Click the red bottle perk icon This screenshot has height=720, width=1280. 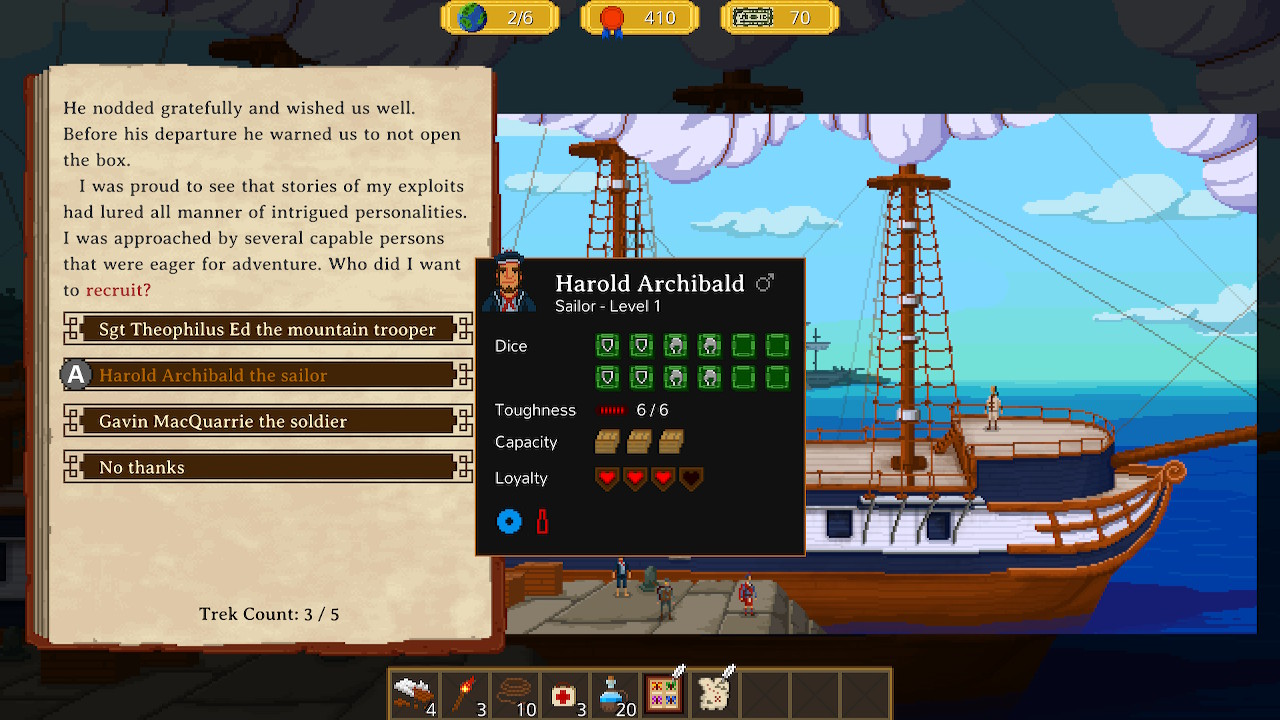coord(542,521)
